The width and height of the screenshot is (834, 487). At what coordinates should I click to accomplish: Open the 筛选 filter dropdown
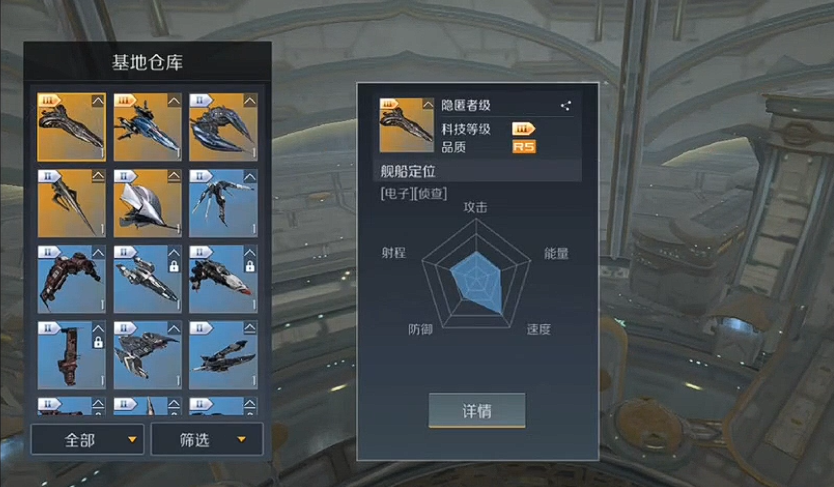(207, 439)
